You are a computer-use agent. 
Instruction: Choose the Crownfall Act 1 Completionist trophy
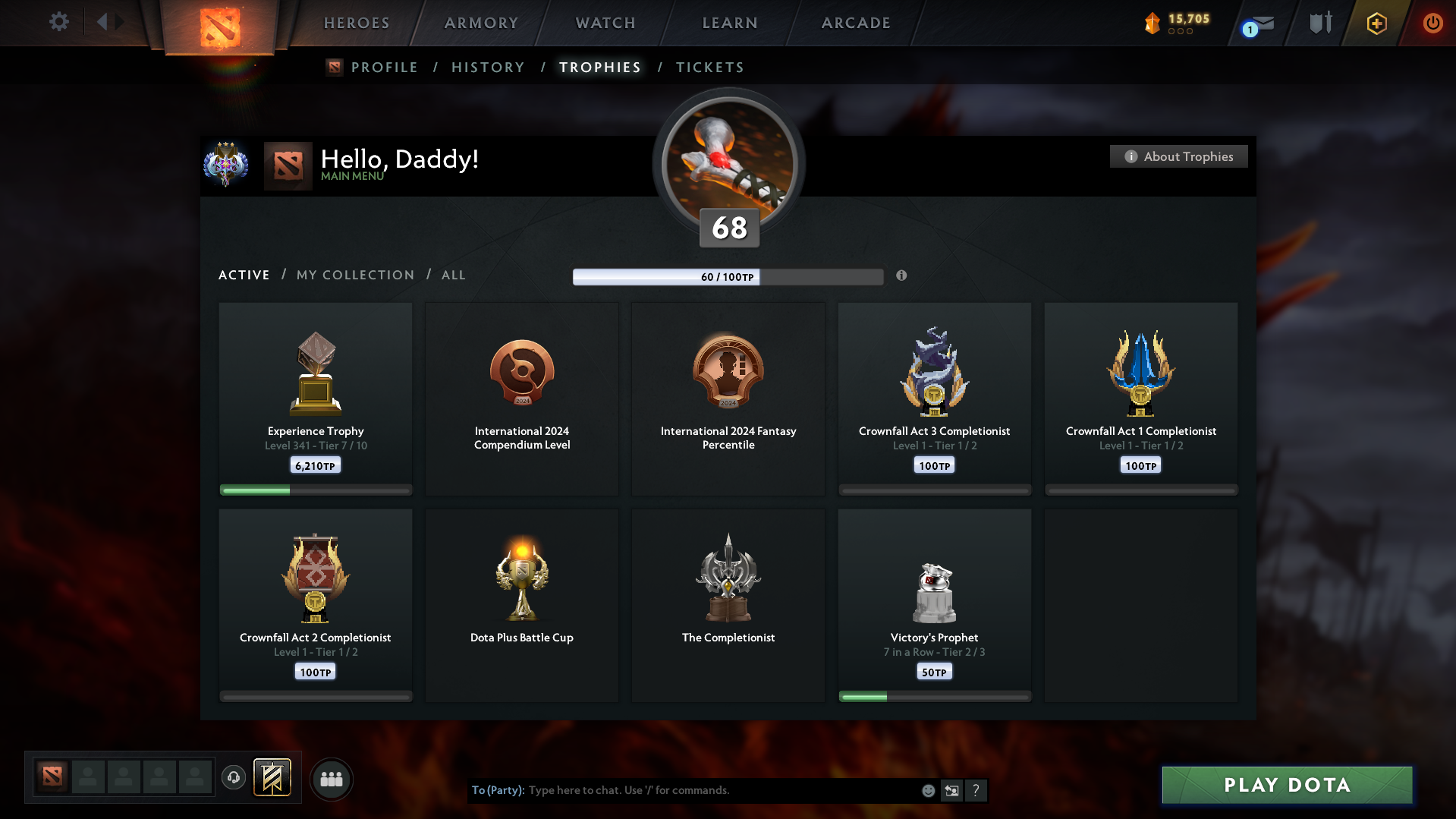point(1140,398)
